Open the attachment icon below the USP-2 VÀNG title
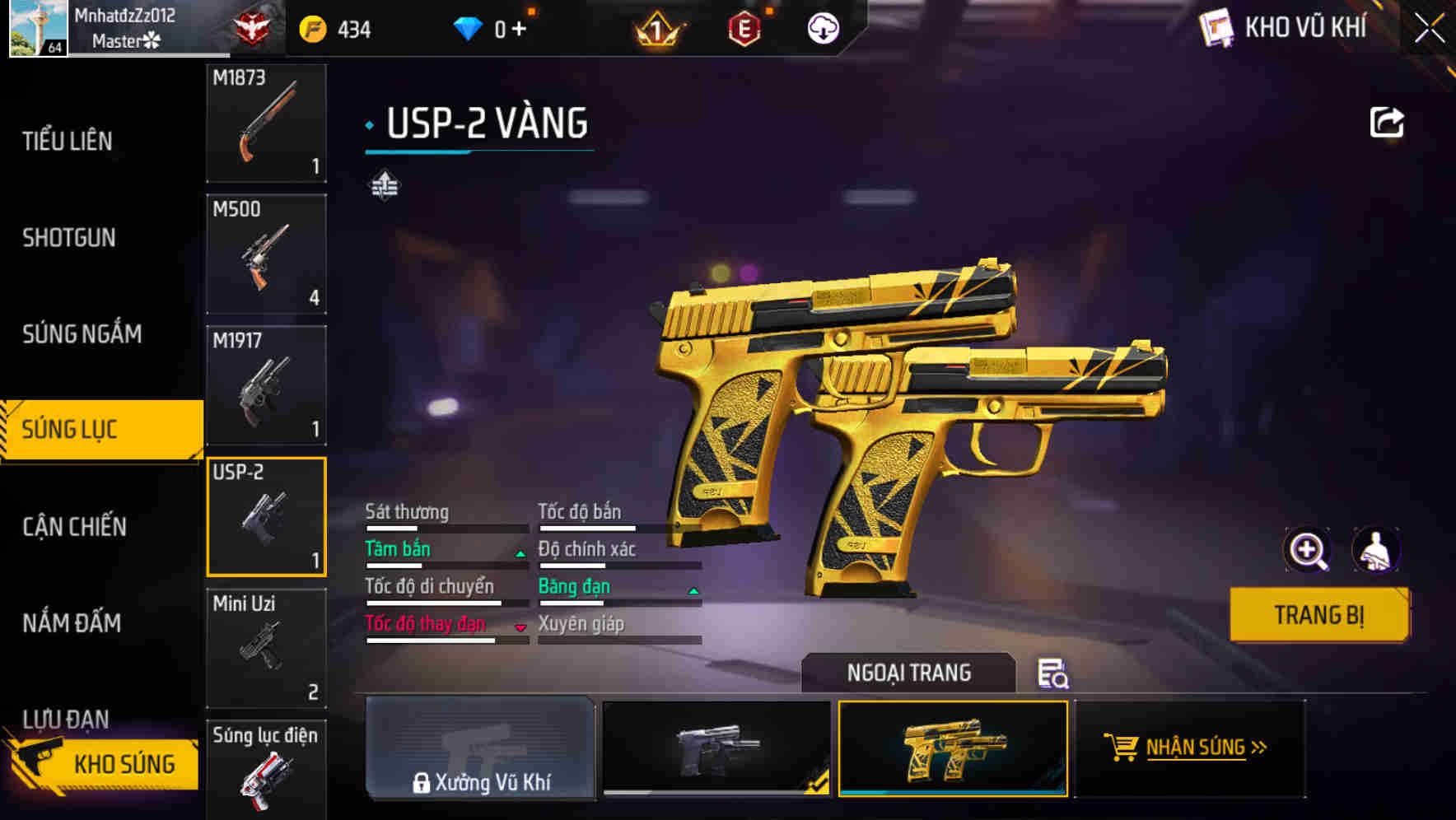This screenshot has height=820, width=1456. click(x=385, y=185)
